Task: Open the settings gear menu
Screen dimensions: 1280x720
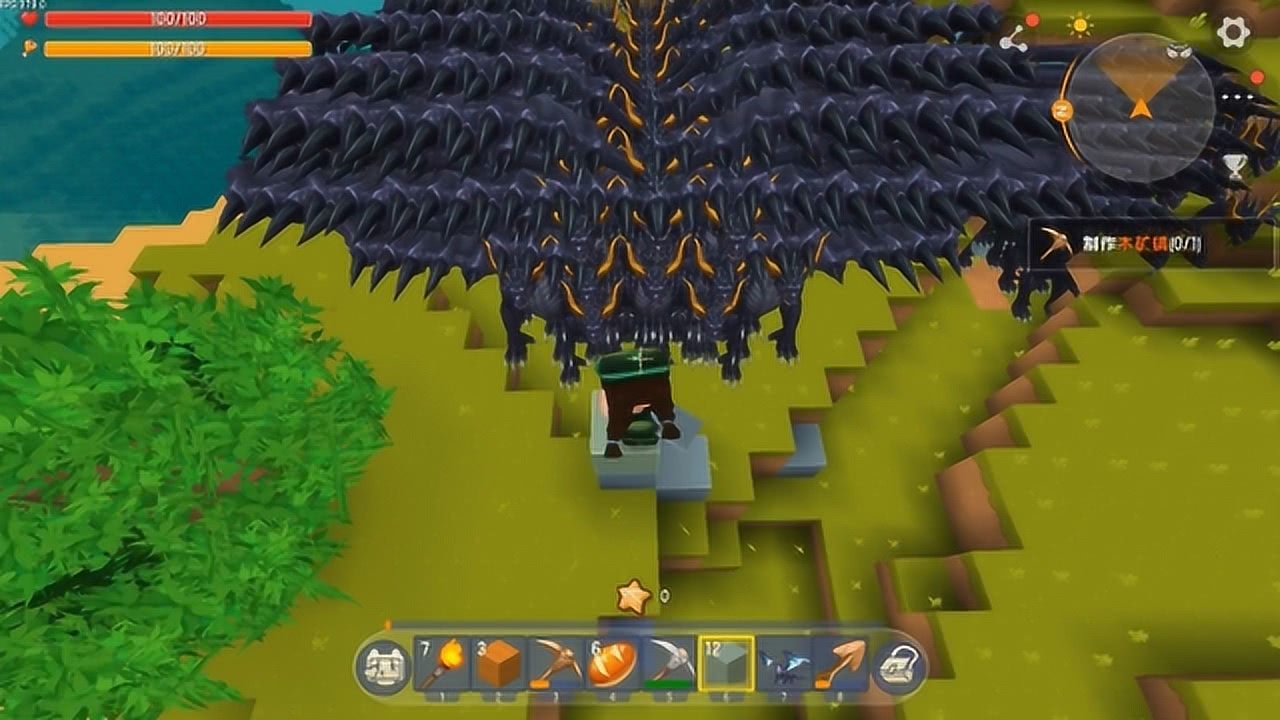Action: 1233,32
